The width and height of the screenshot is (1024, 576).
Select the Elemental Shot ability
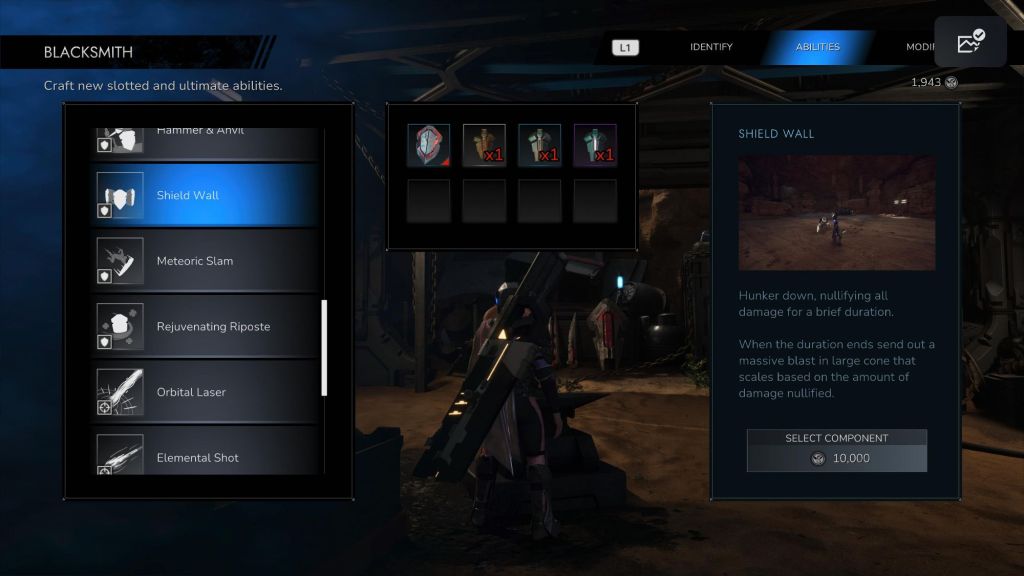click(x=205, y=456)
